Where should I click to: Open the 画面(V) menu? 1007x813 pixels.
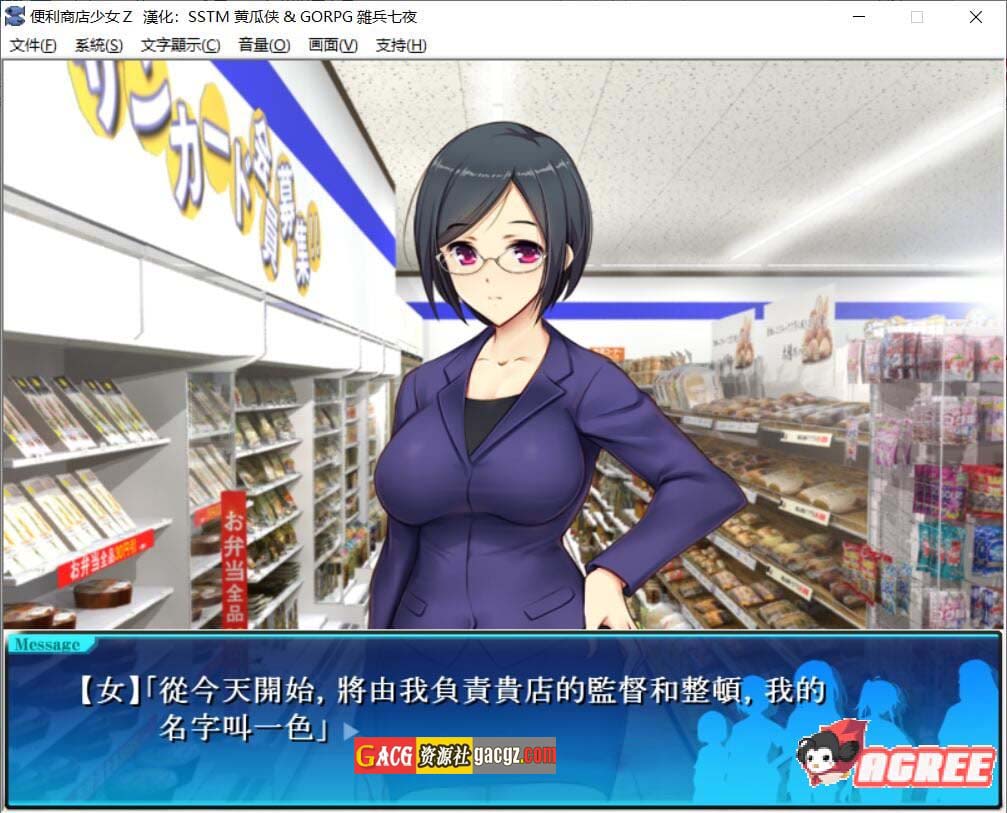pyautogui.click(x=333, y=45)
